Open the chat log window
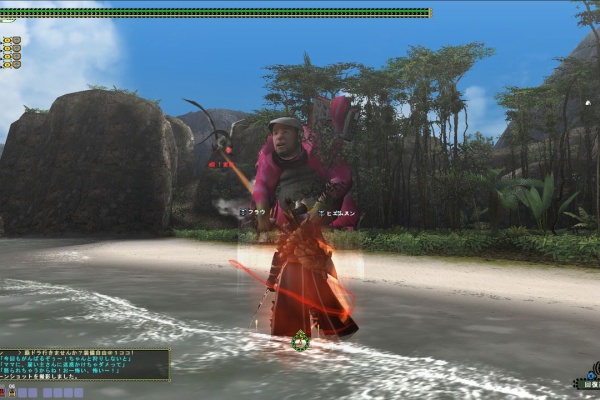 (x=84, y=364)
